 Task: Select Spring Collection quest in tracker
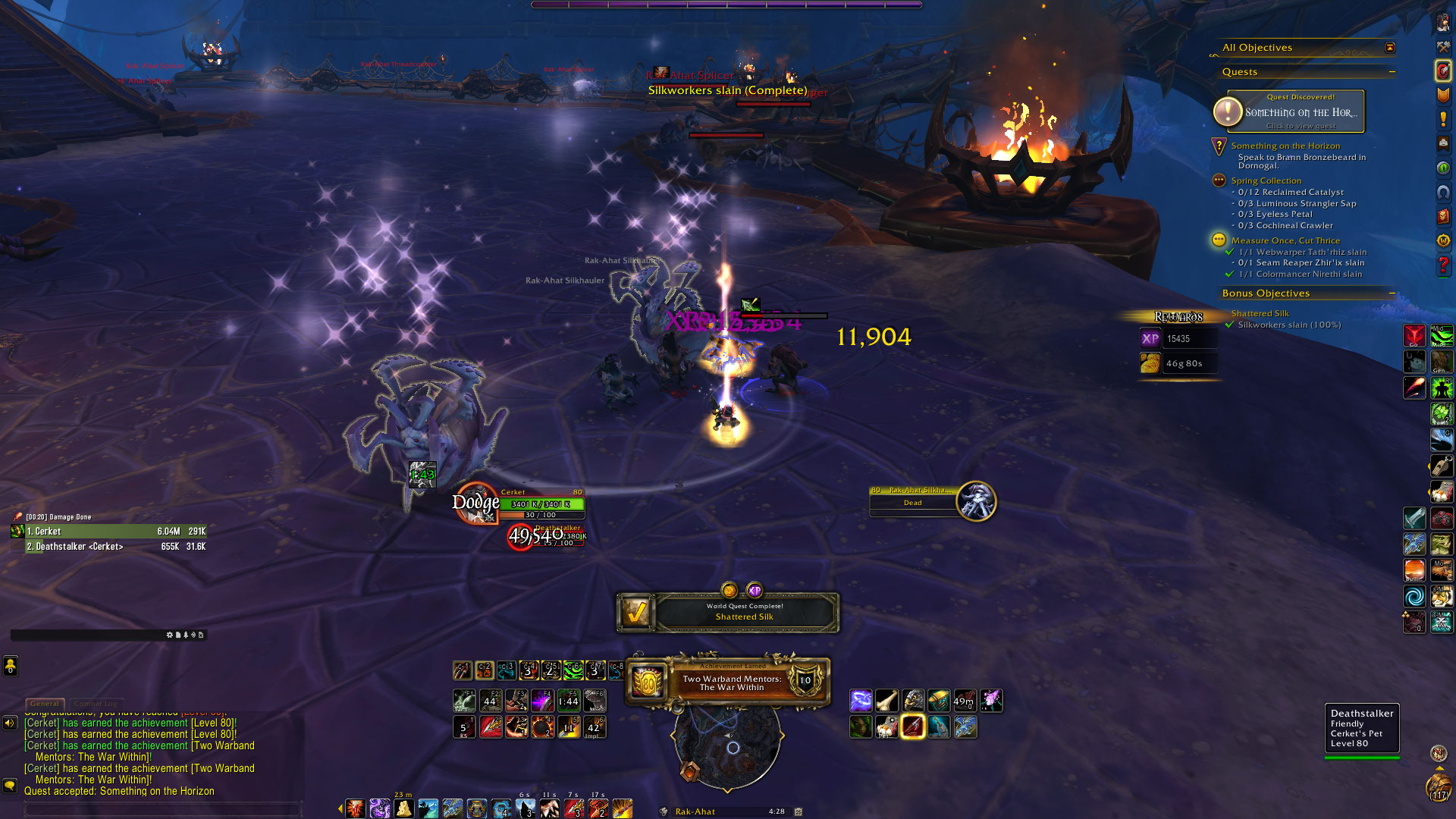pos(1266,180)
